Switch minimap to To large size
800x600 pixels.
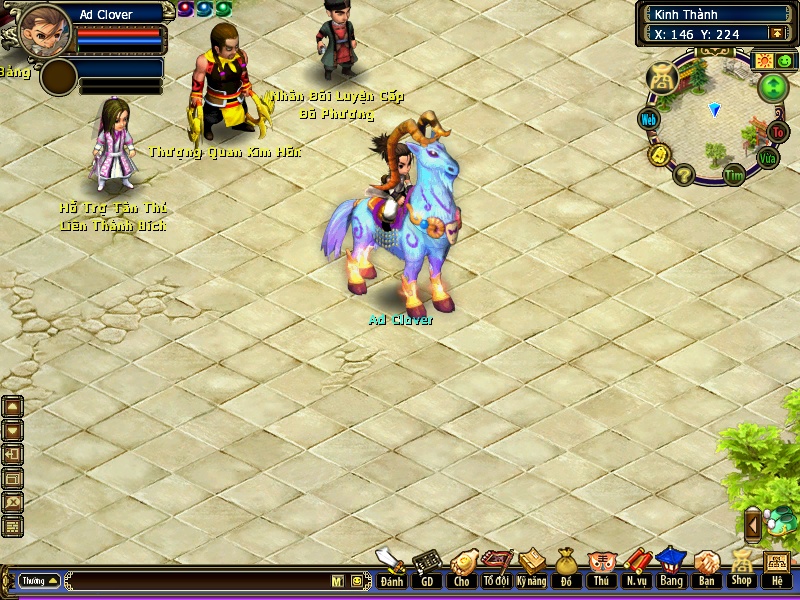coord(778,132)
